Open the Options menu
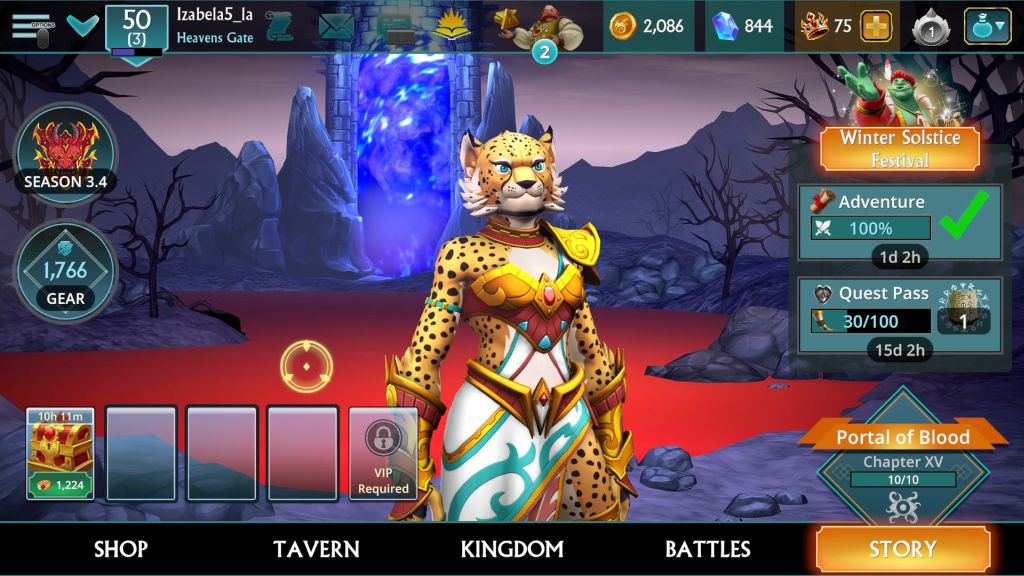Viewport: 1024px width, 576px height. point(31,26)
